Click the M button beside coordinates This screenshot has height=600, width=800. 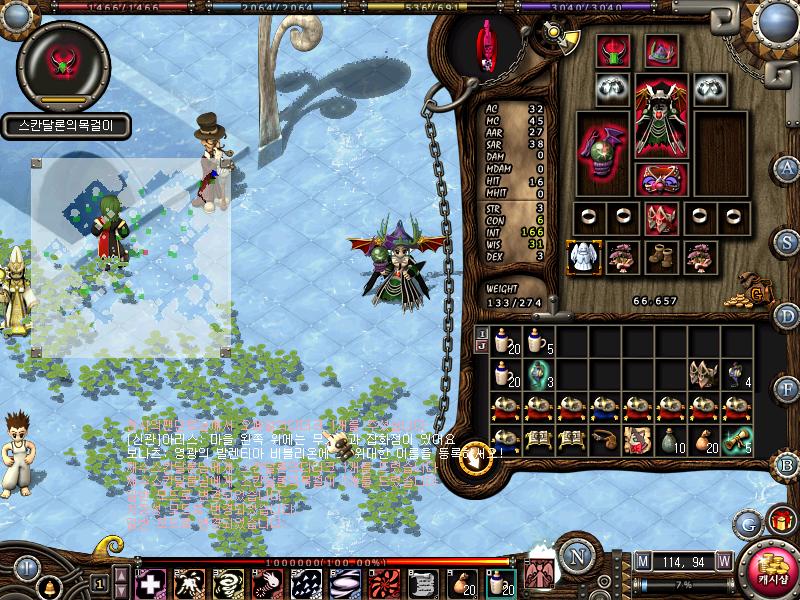tap(642, 561)
